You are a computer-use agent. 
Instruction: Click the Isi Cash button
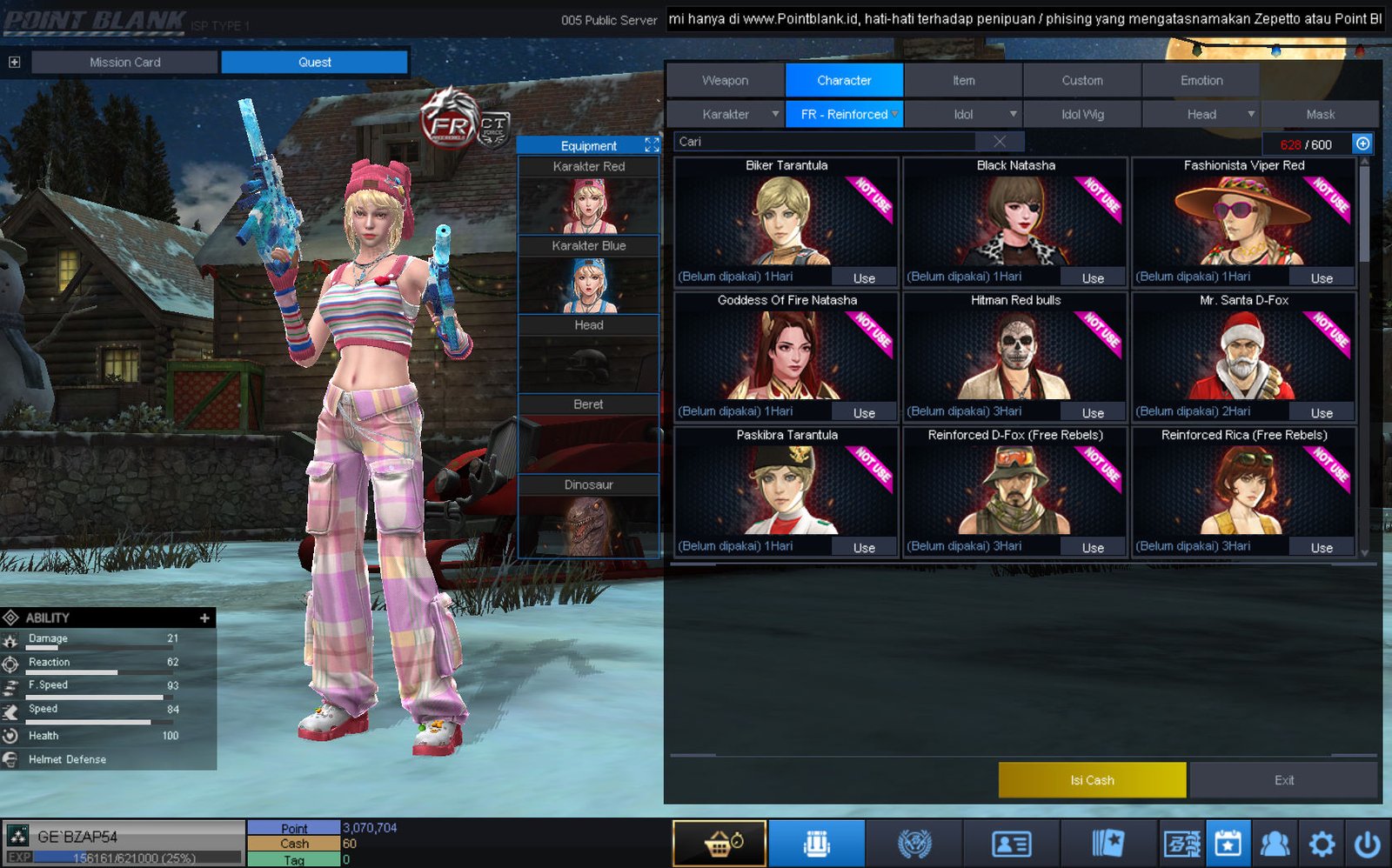click(x=1092, y=780)
